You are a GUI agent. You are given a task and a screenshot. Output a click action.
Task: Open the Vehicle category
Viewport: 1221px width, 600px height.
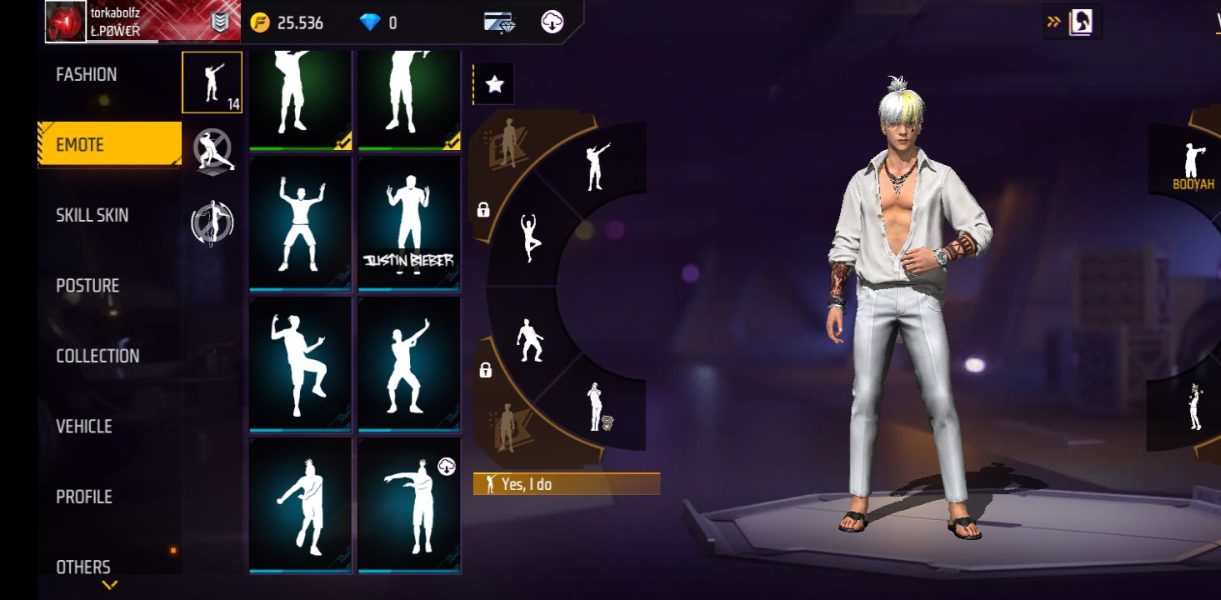84,427
